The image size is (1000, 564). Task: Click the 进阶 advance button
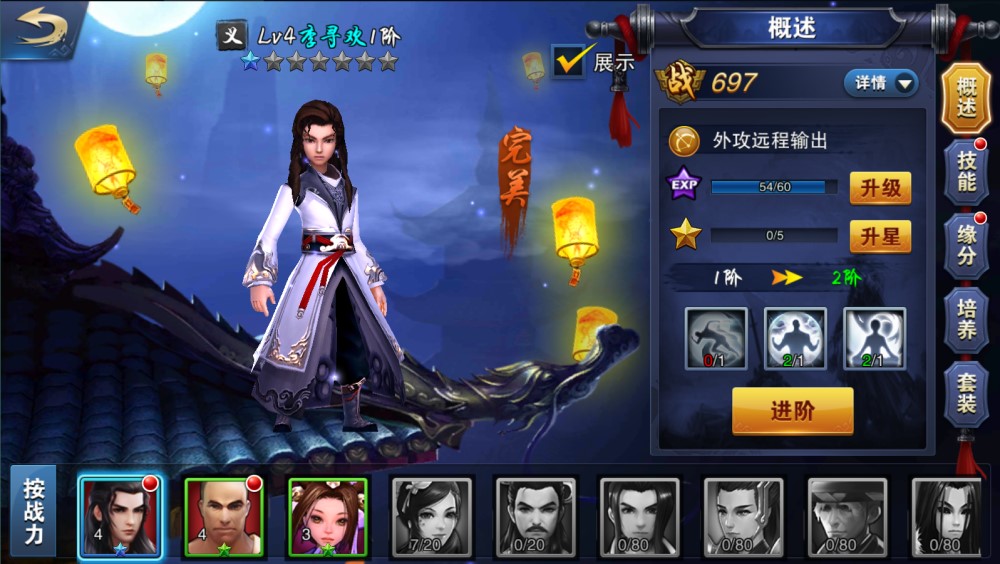pyautogui.click(x=792, y=411)
